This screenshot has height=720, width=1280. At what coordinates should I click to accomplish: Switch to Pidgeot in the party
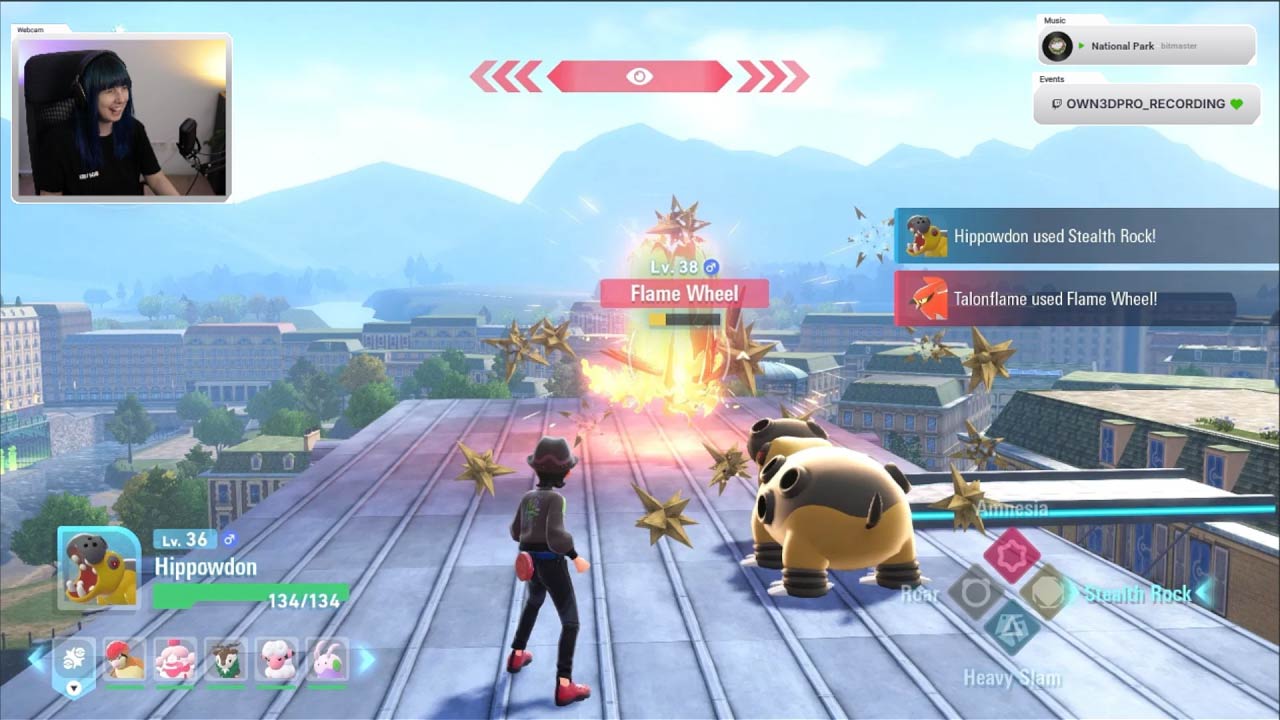pyautogui.click(x=125, y=660)
